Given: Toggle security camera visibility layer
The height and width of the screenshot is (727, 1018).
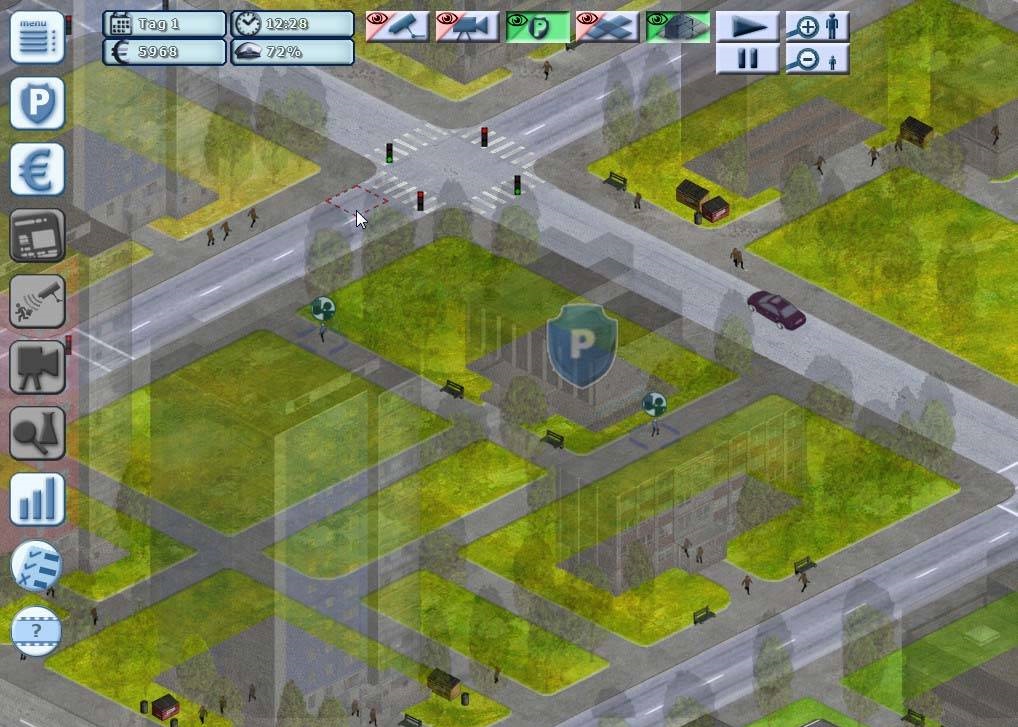Looking at the screenshot, I should 397,26.
